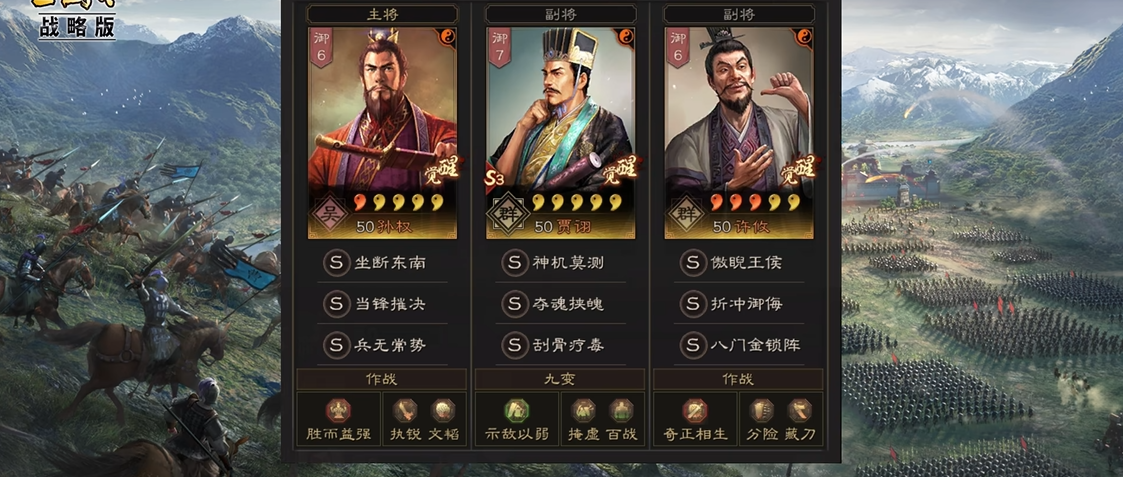Choose the 执锐 tactic icon

tap(405, 410)
